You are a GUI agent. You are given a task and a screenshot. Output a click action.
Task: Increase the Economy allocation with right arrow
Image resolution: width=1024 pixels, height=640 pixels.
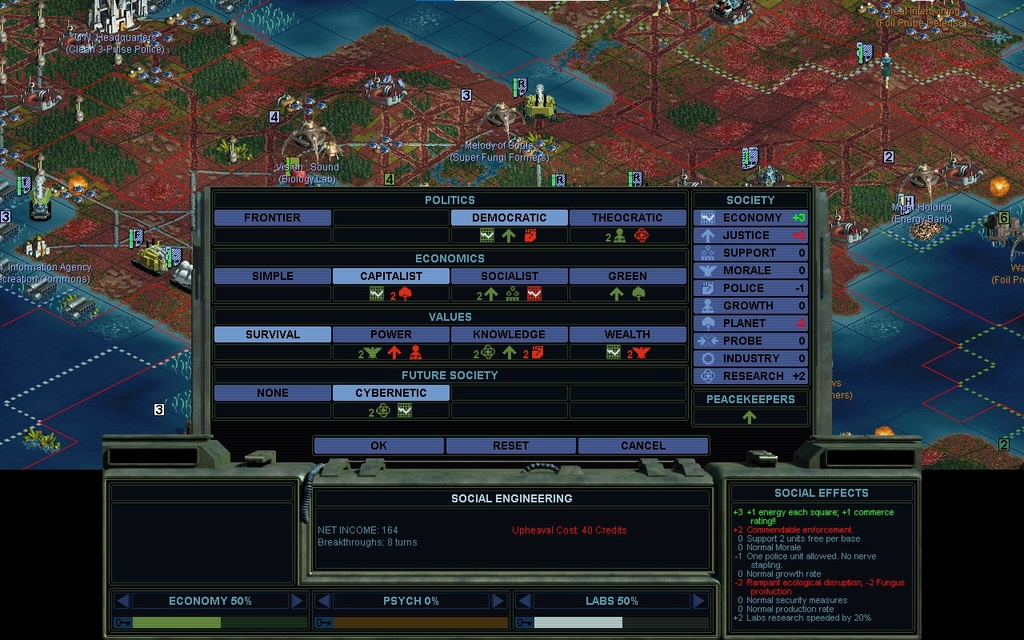click(x=297, y=601)
